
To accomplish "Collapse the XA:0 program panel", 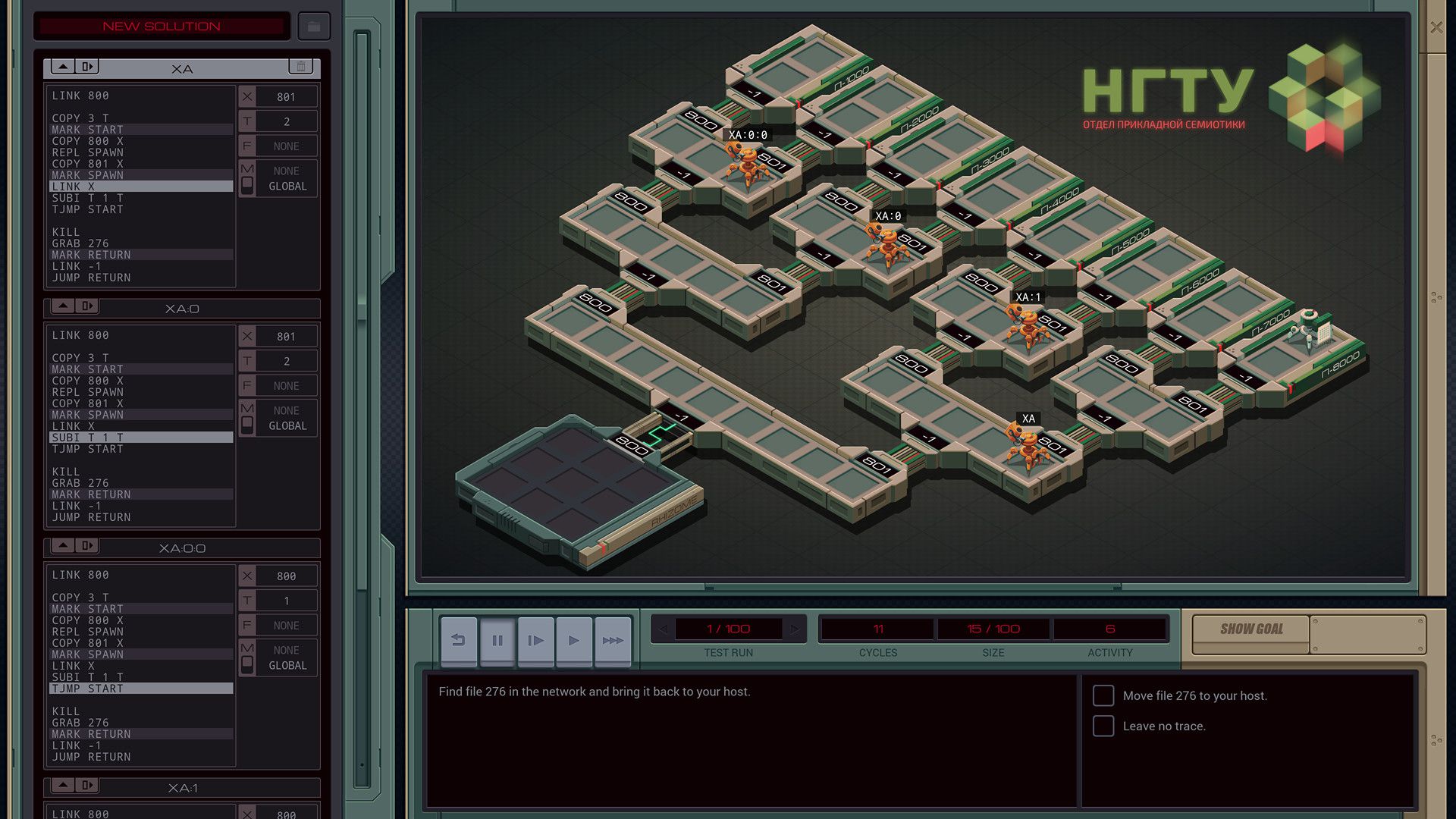I will [62, 306].
